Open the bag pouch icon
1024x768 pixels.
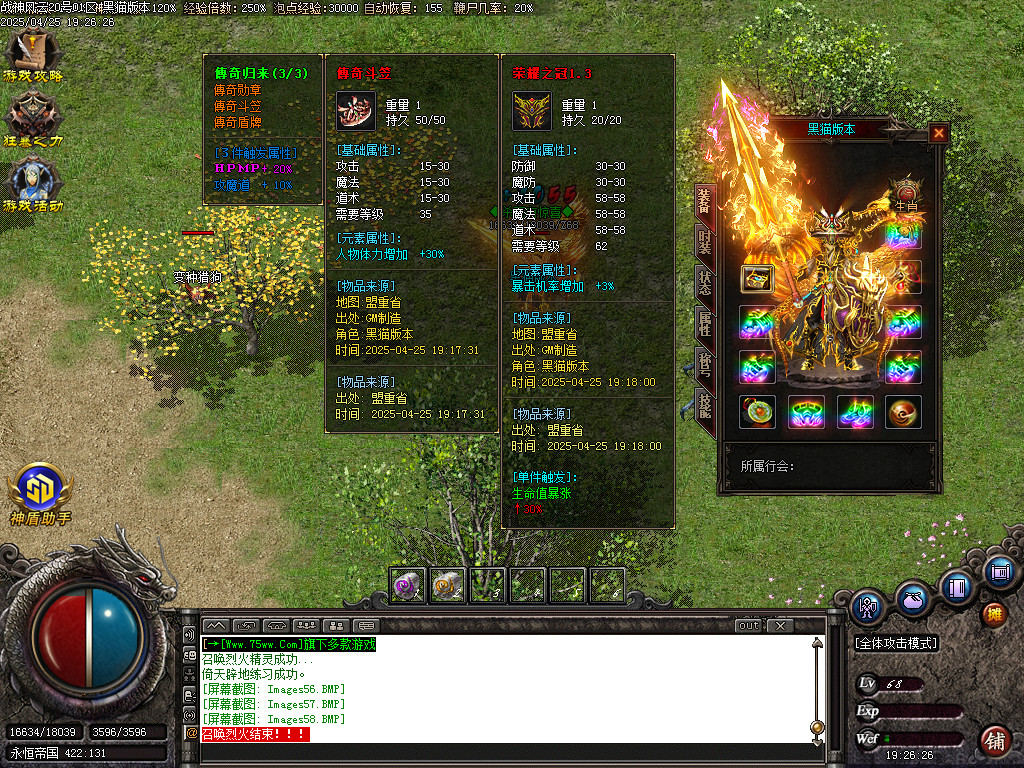coord(911,600)
